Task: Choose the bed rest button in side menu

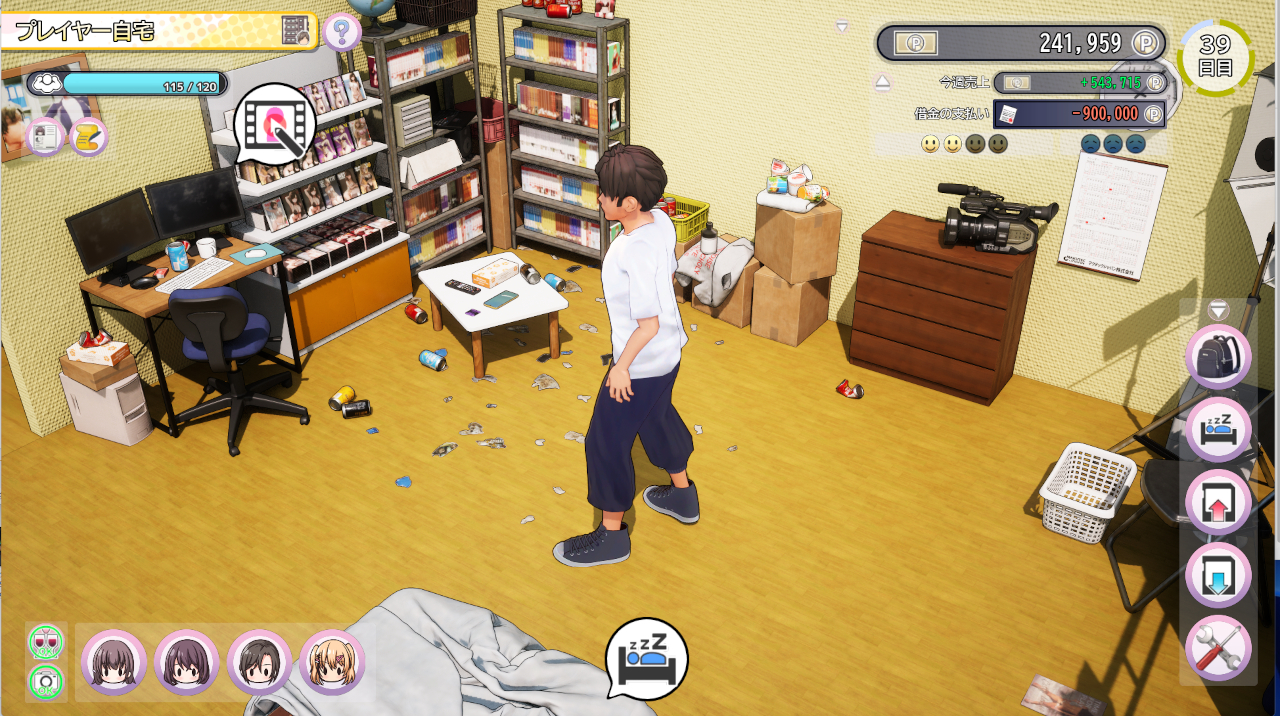Action: pos(1218,430)
